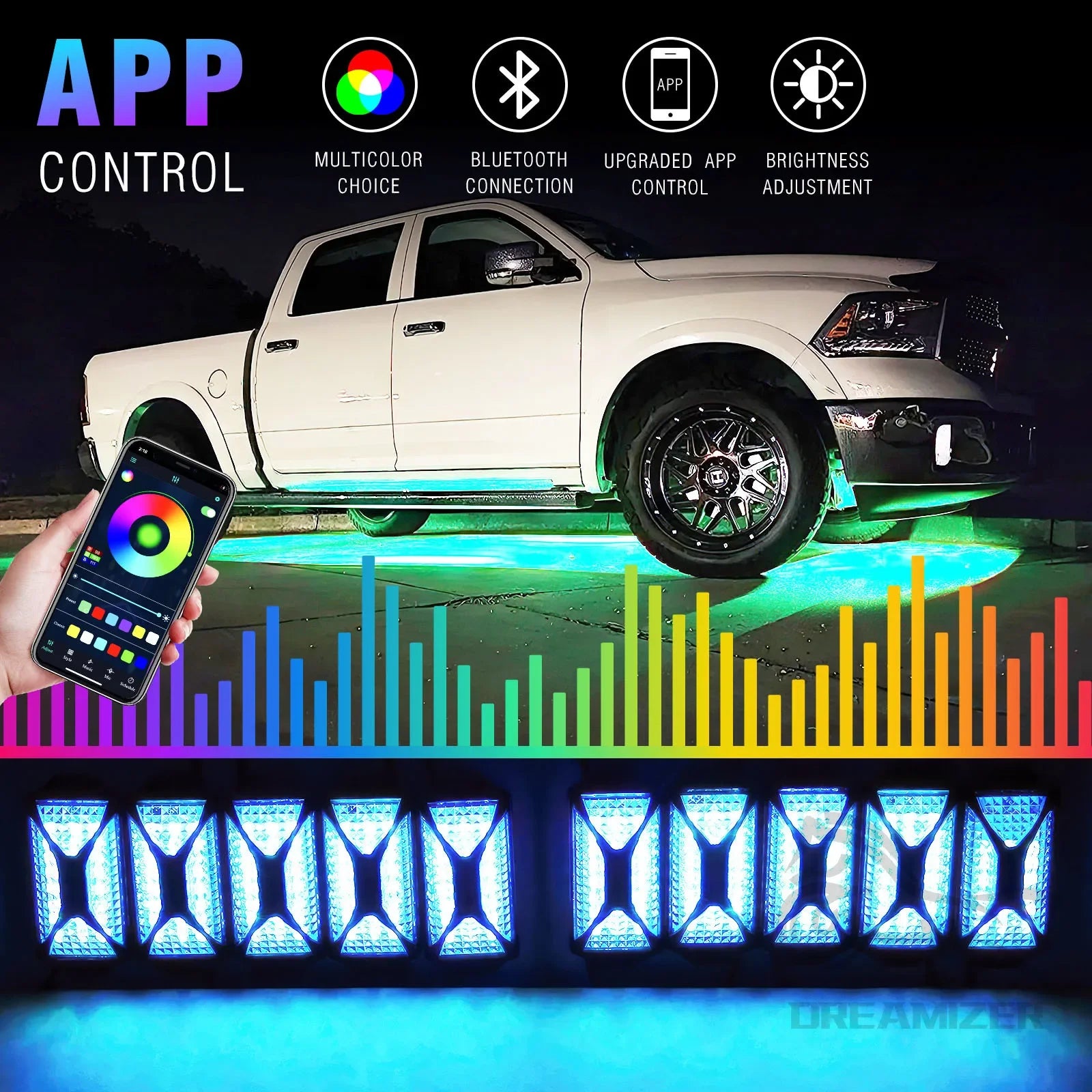Select the multicolor wheel mode icon
The width and height of the screenshot is (1092, 1092).
click(x=127, y=476)
